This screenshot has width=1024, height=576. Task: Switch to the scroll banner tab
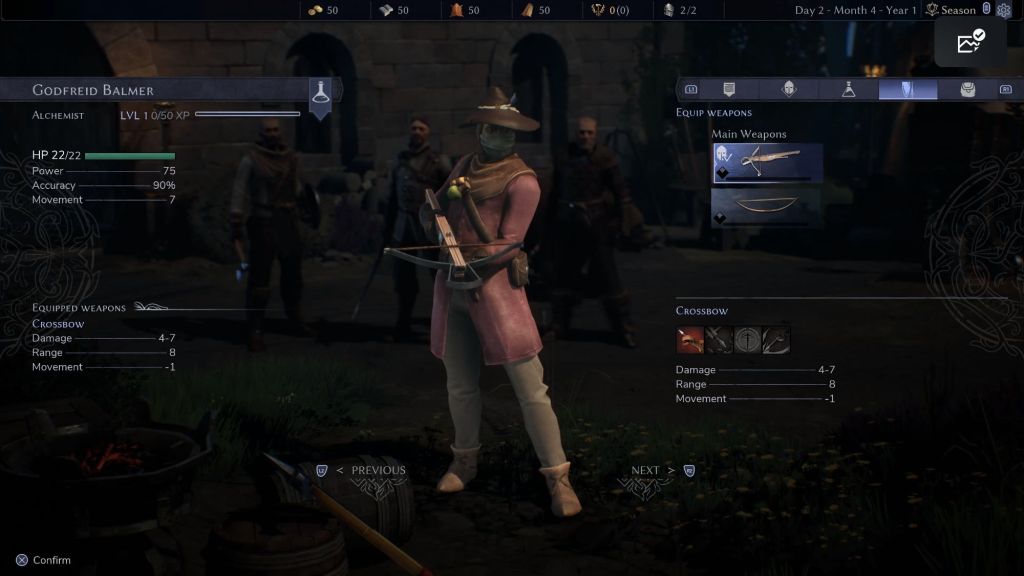(x=729, y=90)
